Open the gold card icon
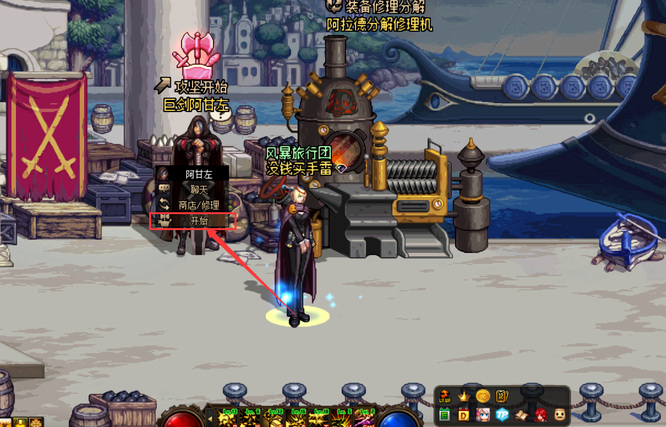The height and width of the screenshot is (427, 666). pyautogui.click(x=502, y=396)
